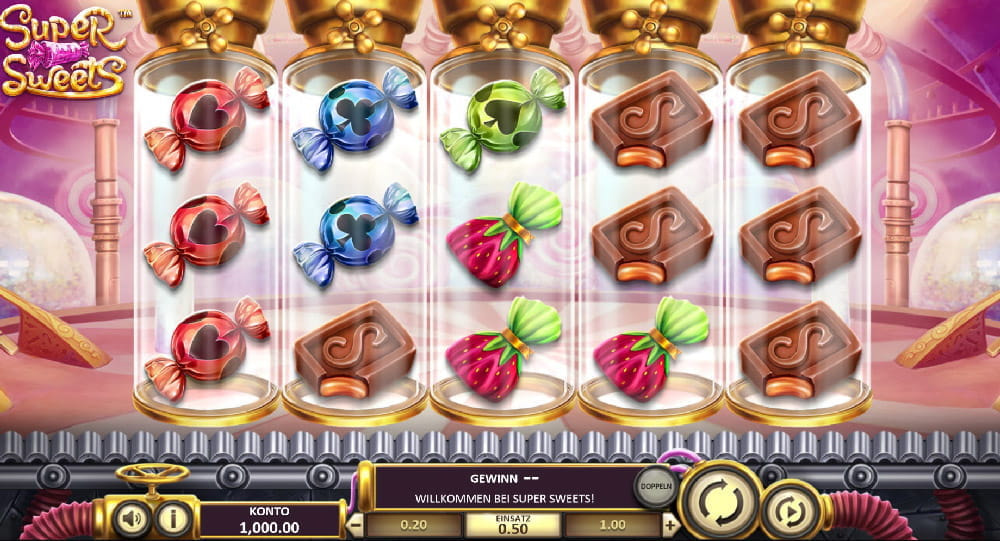
Task: Select the 0.20 bet amount
Action: [414, 524]
